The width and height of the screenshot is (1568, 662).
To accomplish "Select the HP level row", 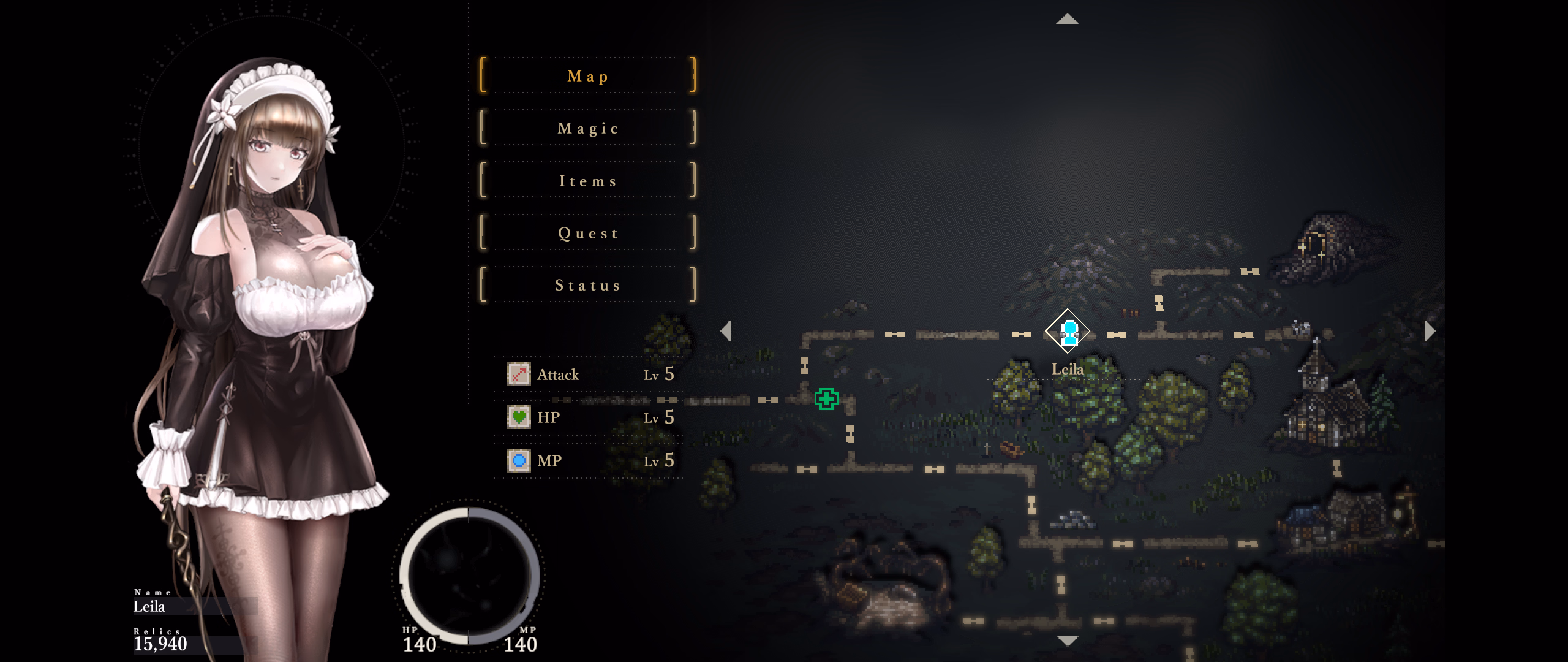I will coord(589,417).
